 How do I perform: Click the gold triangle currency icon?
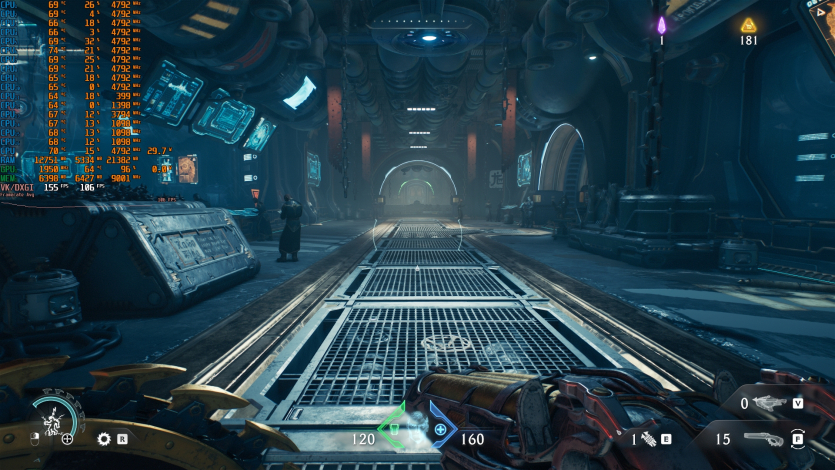[x=748, y=25]
